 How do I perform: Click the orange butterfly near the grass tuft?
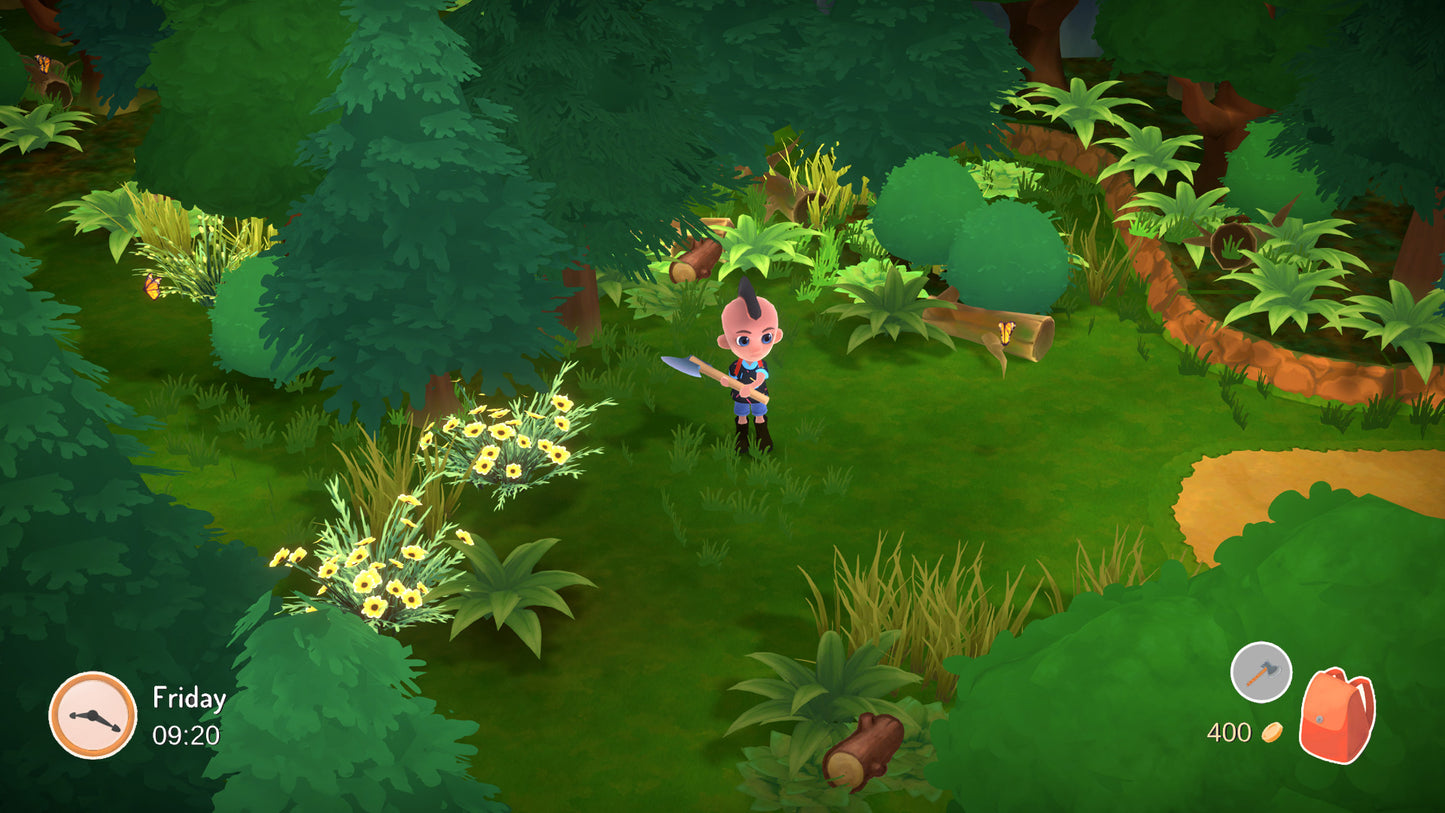152,287
